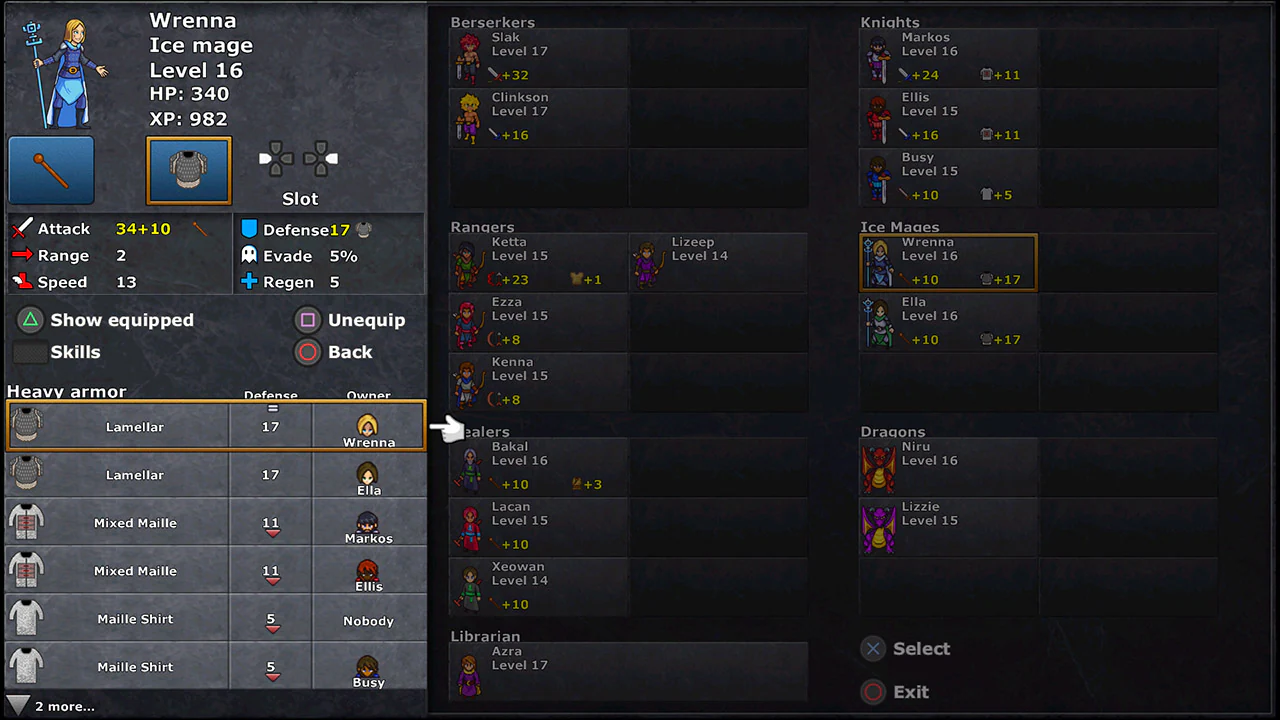Select healer Bakal's portrait icon

[x=469, y=465]
